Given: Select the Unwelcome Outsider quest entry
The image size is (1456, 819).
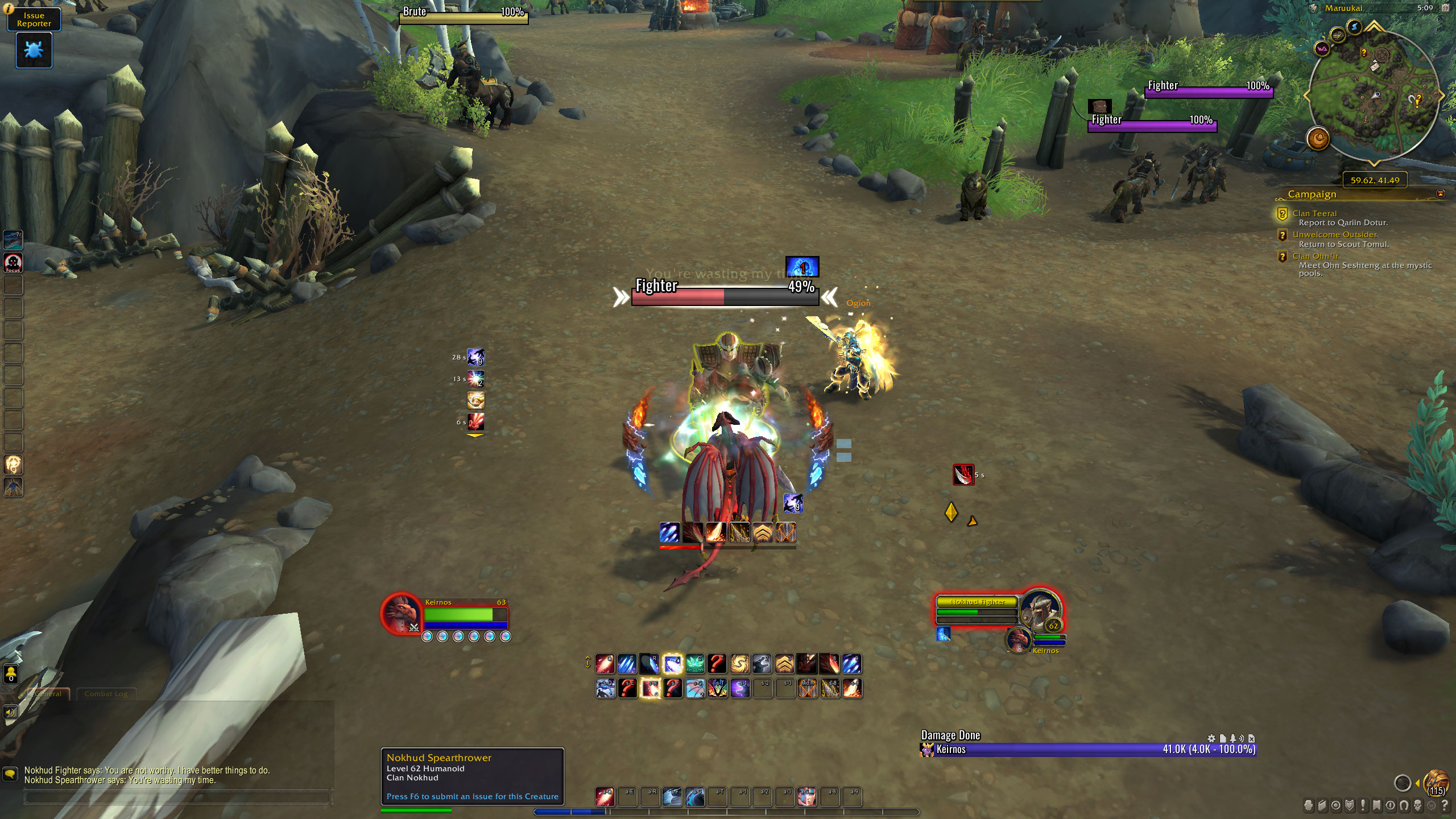Looking at the screenshot, I should point(1334,234).
